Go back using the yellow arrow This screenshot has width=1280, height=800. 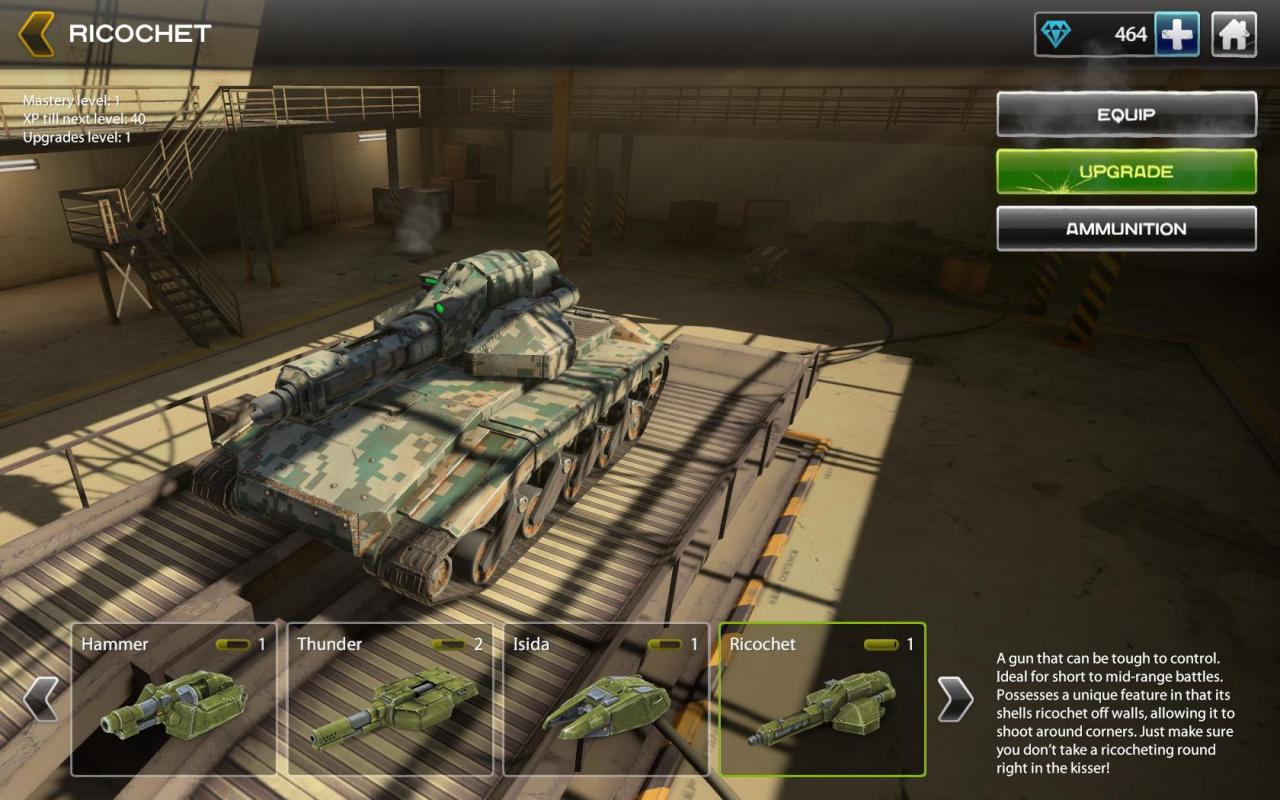(36, 34)
